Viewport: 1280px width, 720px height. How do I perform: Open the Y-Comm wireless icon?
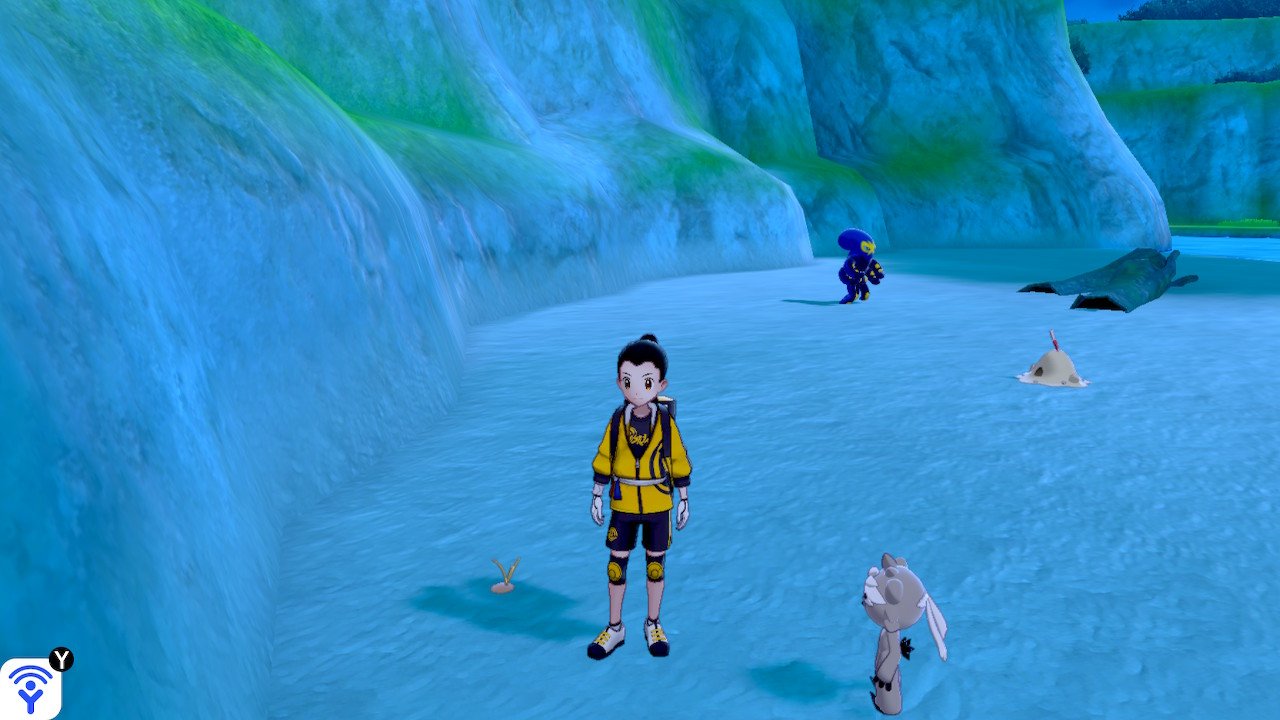[x=31, y=688]
